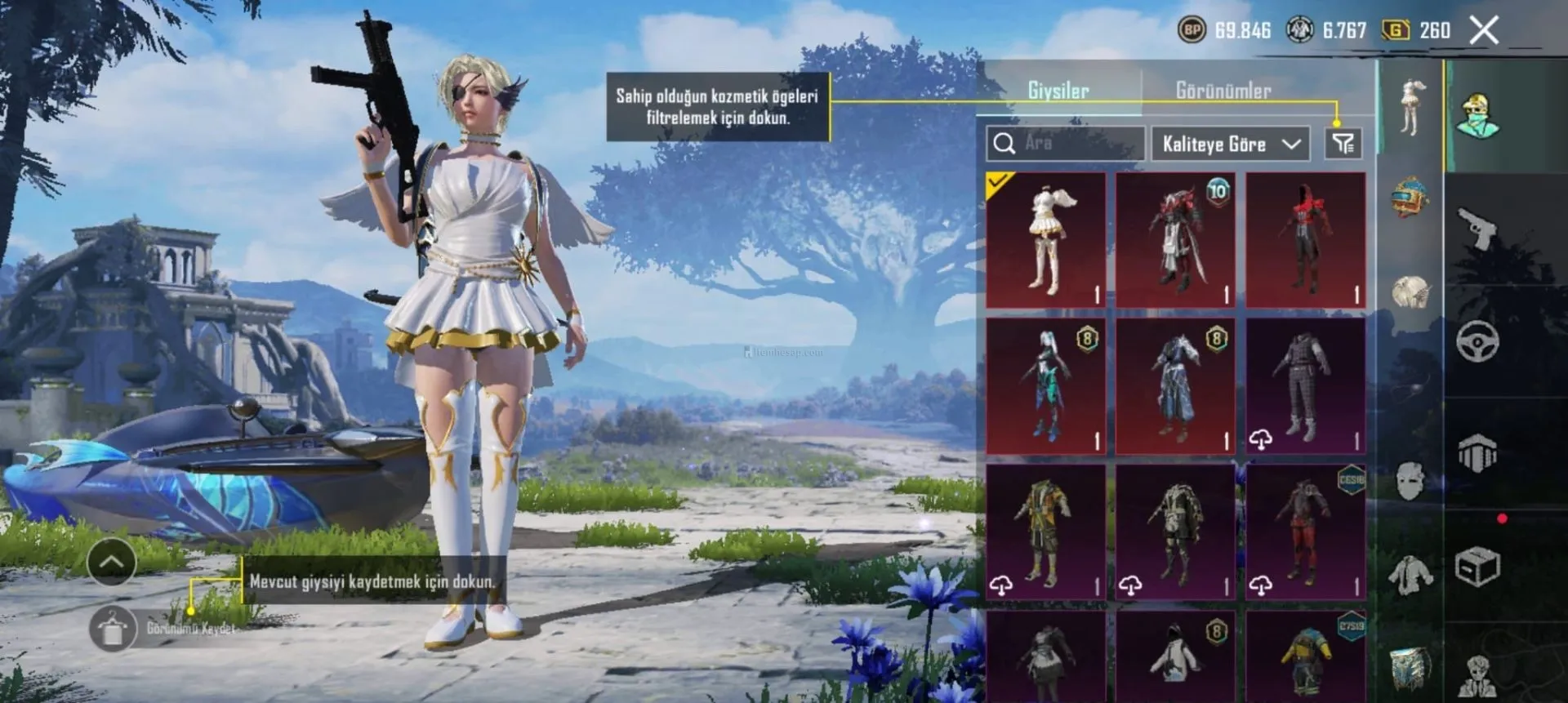The image size is (1568, 703).
Task: Open the helmet category icon
Action: click(1410, 197)
